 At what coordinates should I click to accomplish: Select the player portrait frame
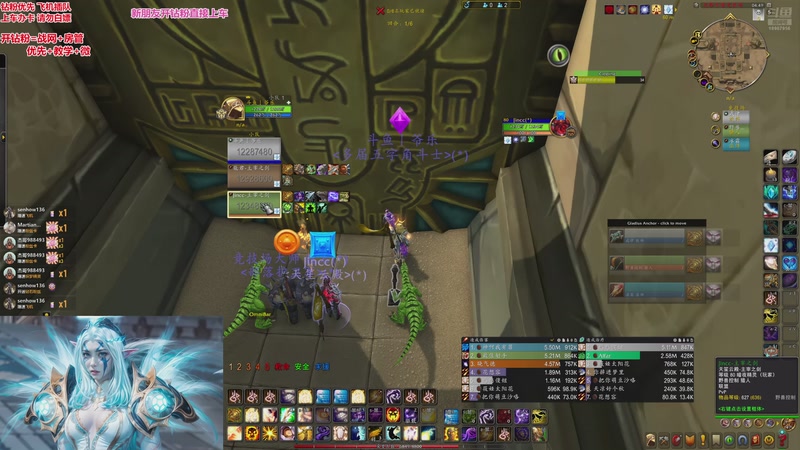233,109
